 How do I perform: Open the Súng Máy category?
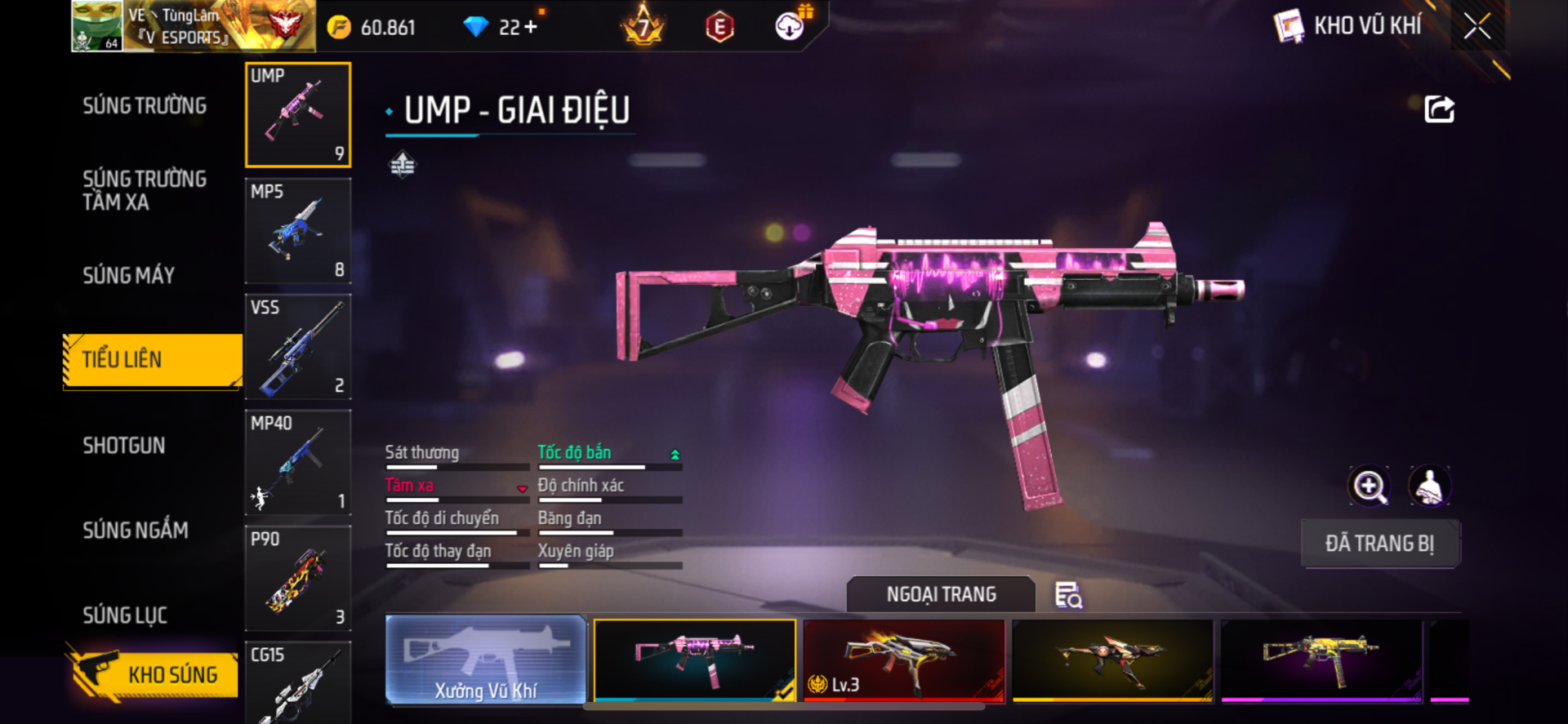pyautogui.click(x=129, y=276)
